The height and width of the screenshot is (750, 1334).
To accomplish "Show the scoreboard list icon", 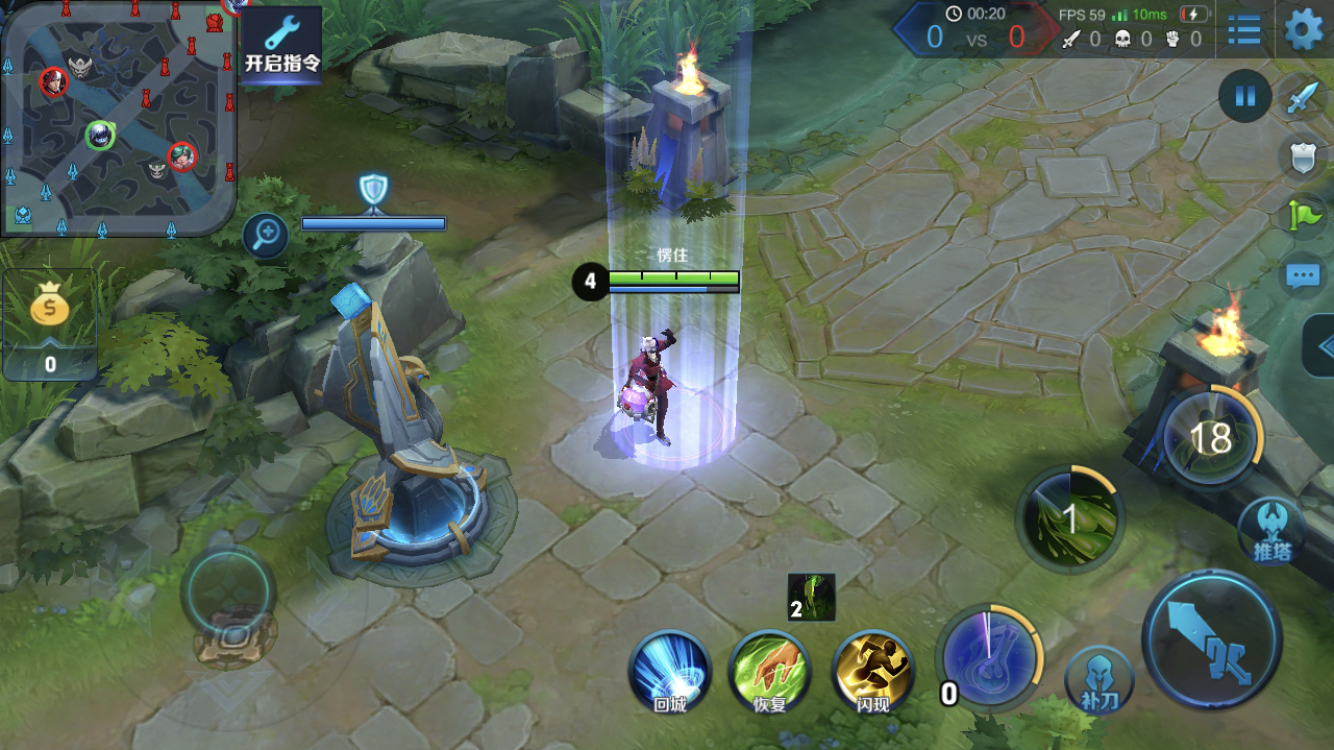I will [1244, 30].
